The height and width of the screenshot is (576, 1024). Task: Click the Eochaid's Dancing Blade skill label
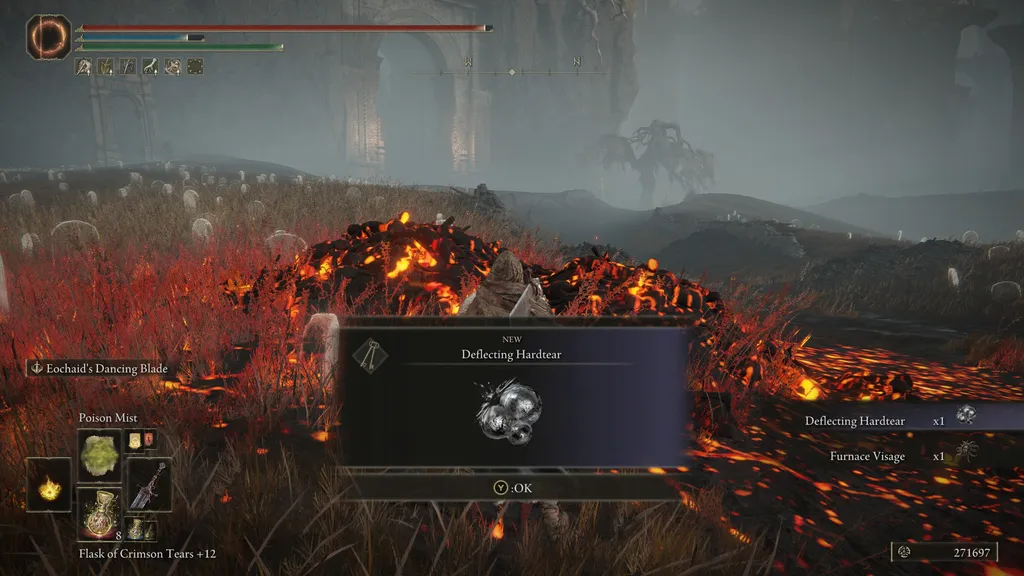pyautogui.click(x=100, y=368)
